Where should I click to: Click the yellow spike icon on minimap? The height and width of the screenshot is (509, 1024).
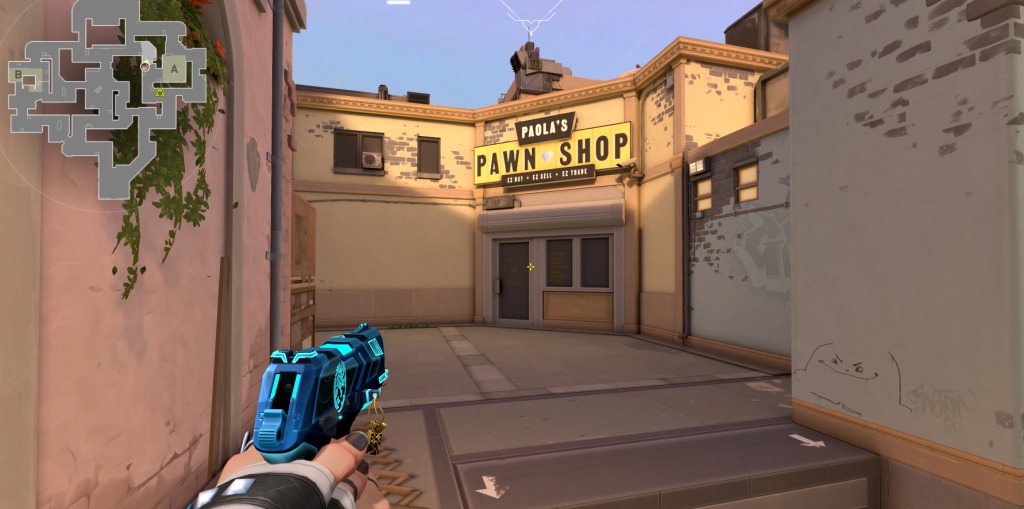click(x=159, y=92)
